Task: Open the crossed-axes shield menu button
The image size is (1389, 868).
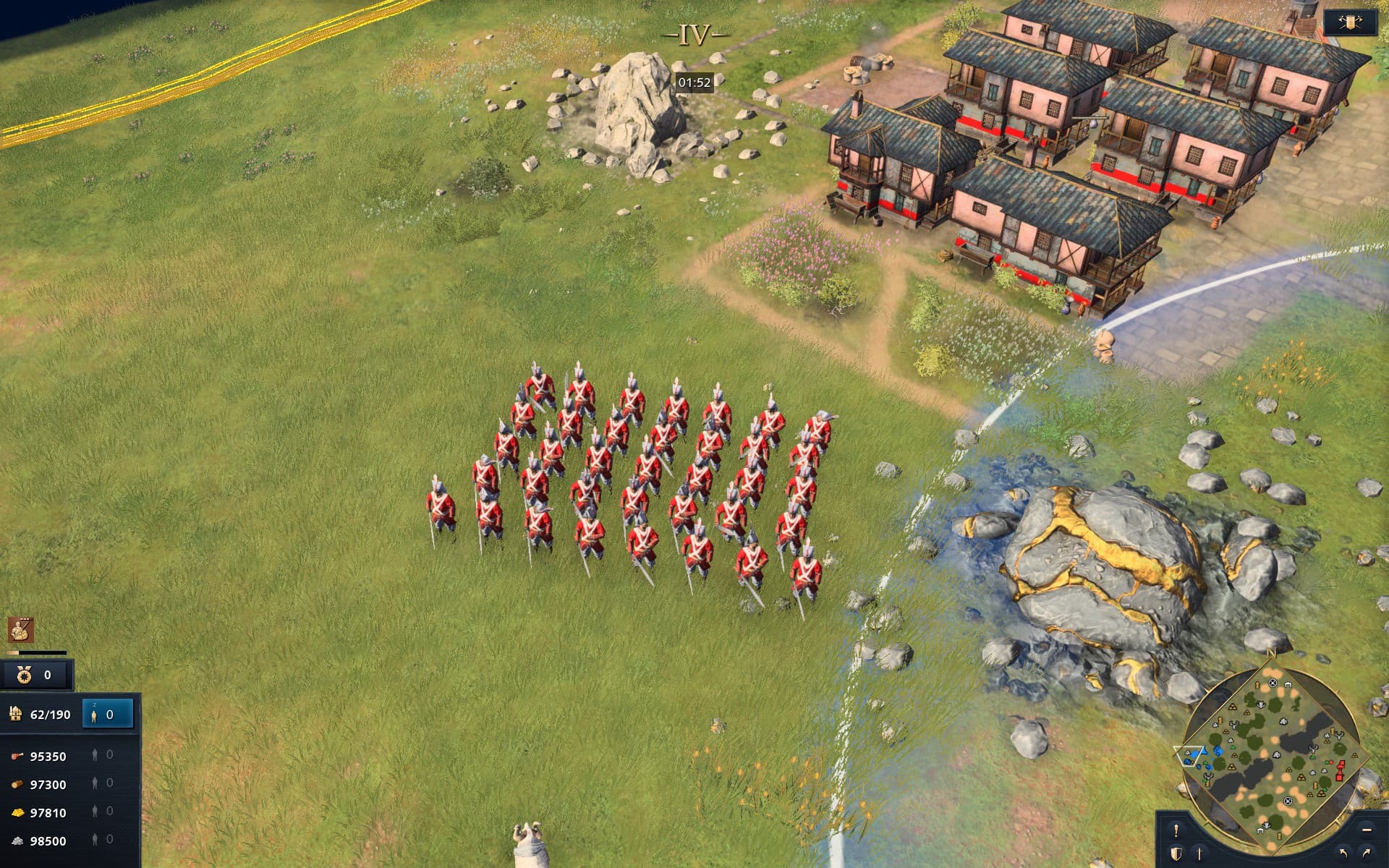Action: [1349, 22]
